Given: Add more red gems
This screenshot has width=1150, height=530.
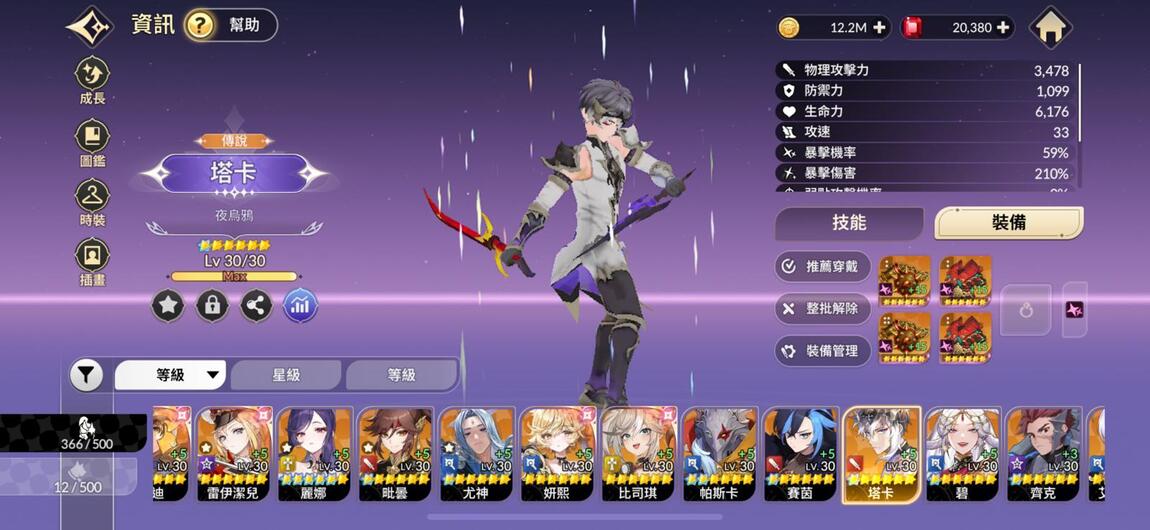Looking at the screenshot, I should [x=1003, y=28].
